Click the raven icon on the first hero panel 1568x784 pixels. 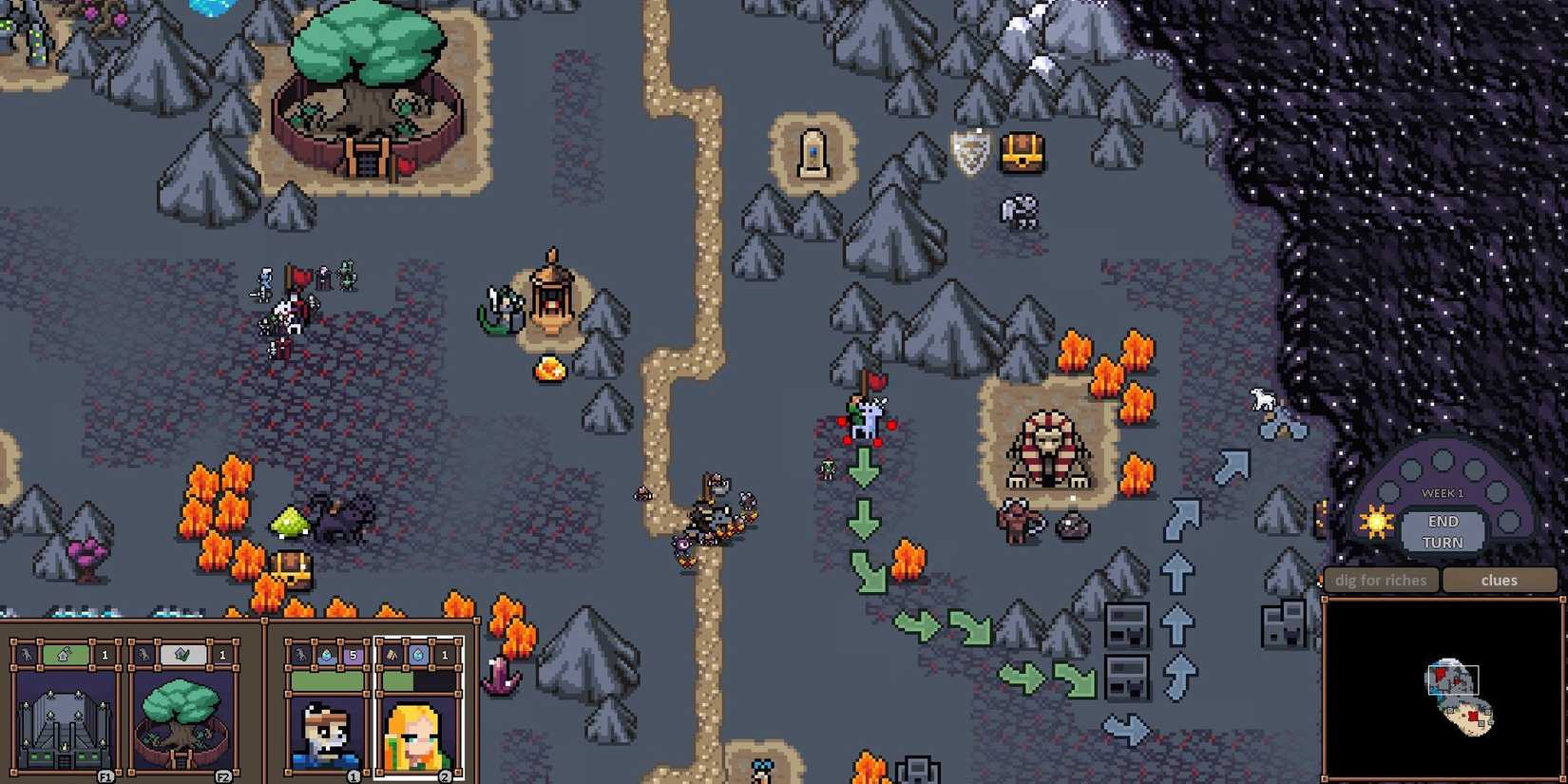tap(301, 657)
